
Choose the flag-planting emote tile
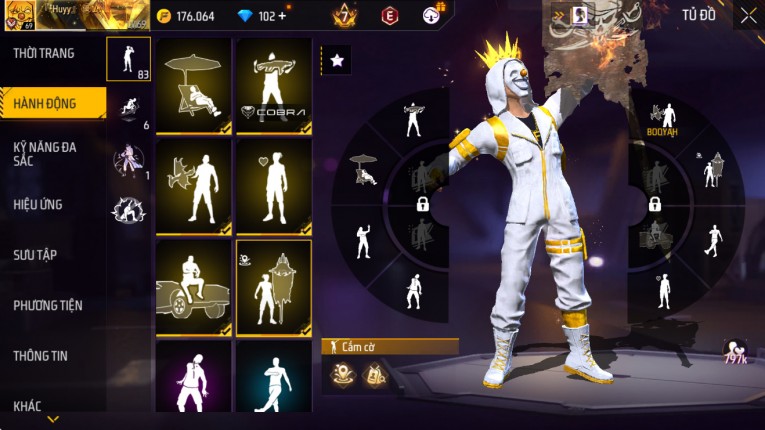pos(273,286)
